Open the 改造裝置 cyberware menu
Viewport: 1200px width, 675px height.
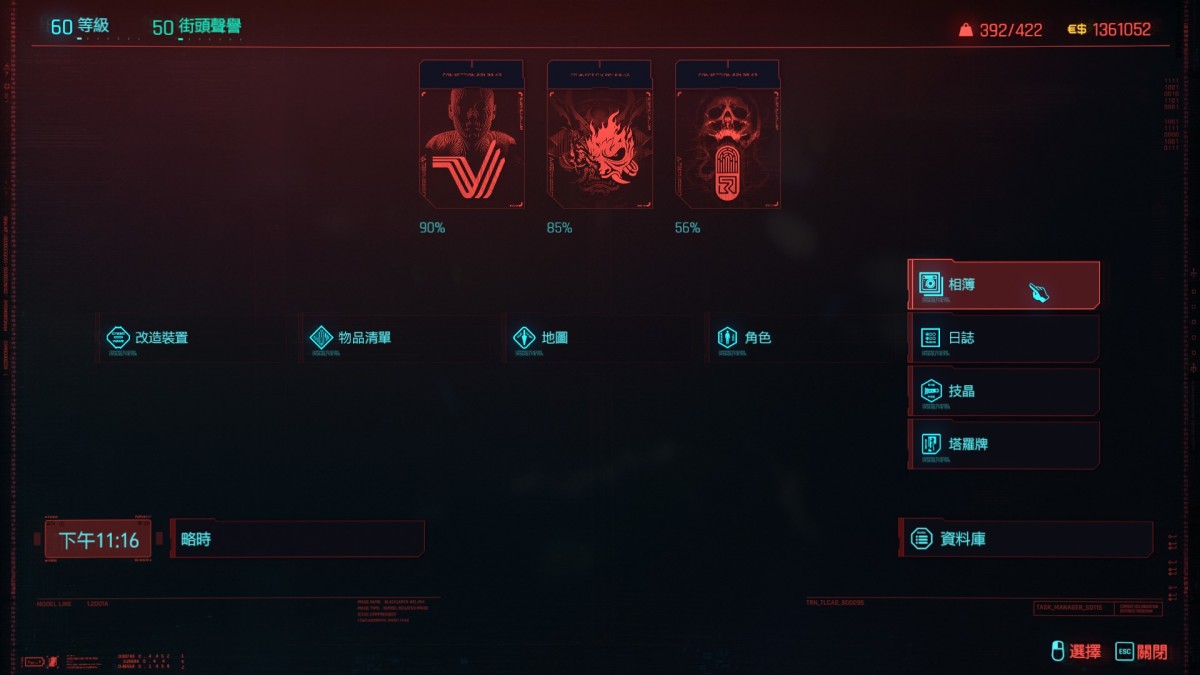tap(160, 338)
